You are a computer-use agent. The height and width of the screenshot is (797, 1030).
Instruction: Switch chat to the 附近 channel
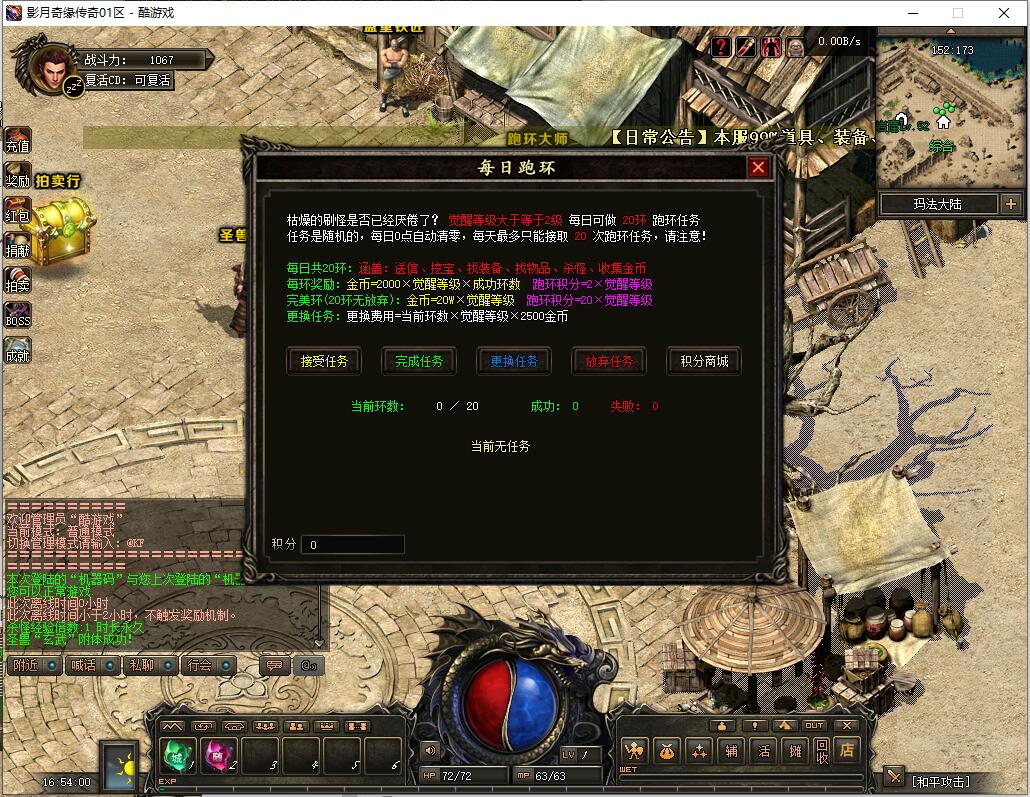[26, 665]
